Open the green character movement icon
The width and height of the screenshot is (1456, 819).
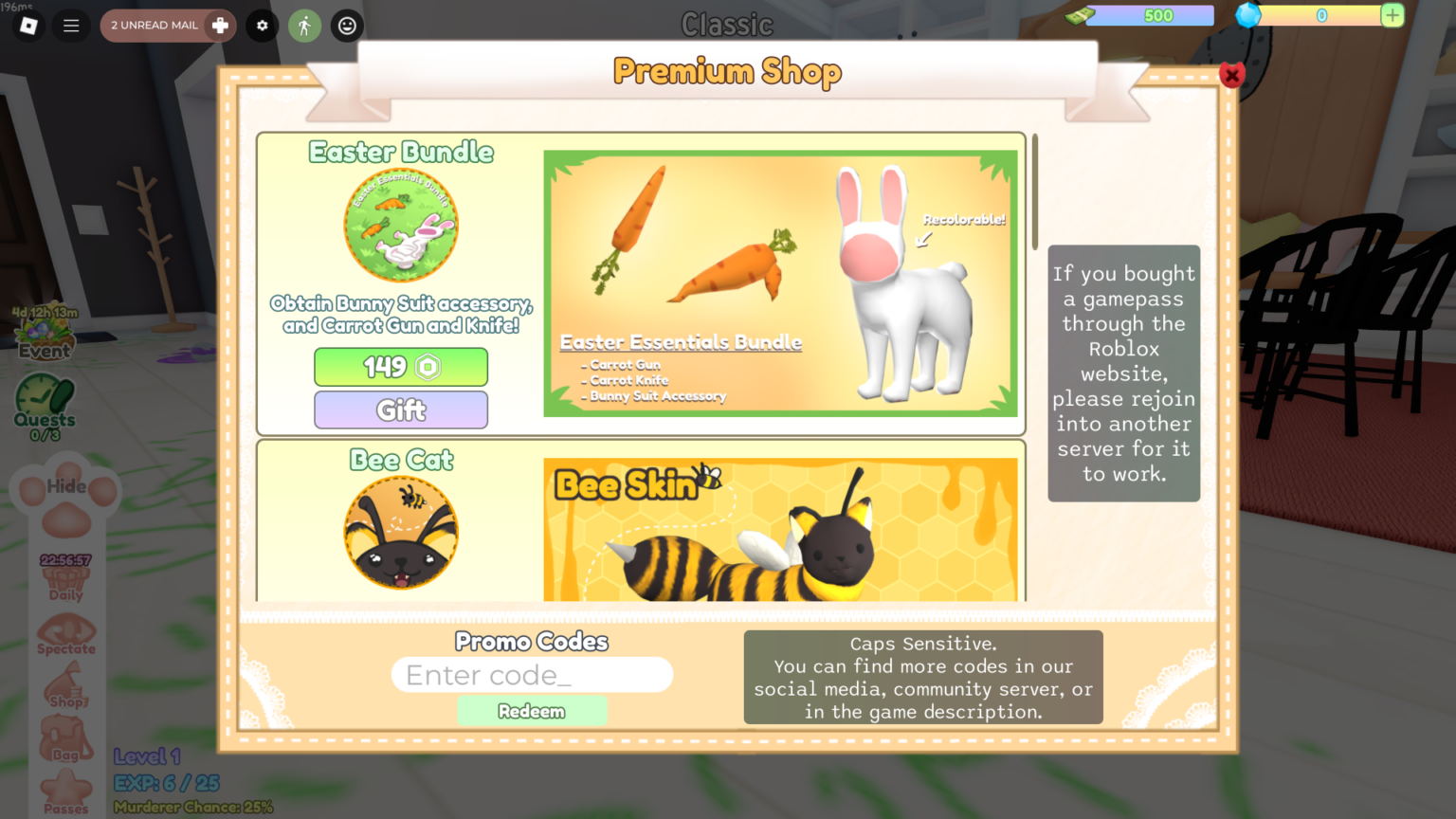click(304, 26)
